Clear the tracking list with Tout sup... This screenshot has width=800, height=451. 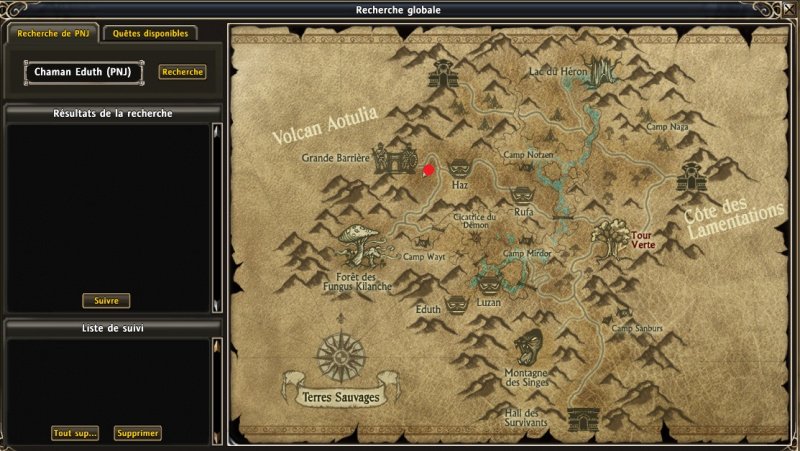(76, 433)
